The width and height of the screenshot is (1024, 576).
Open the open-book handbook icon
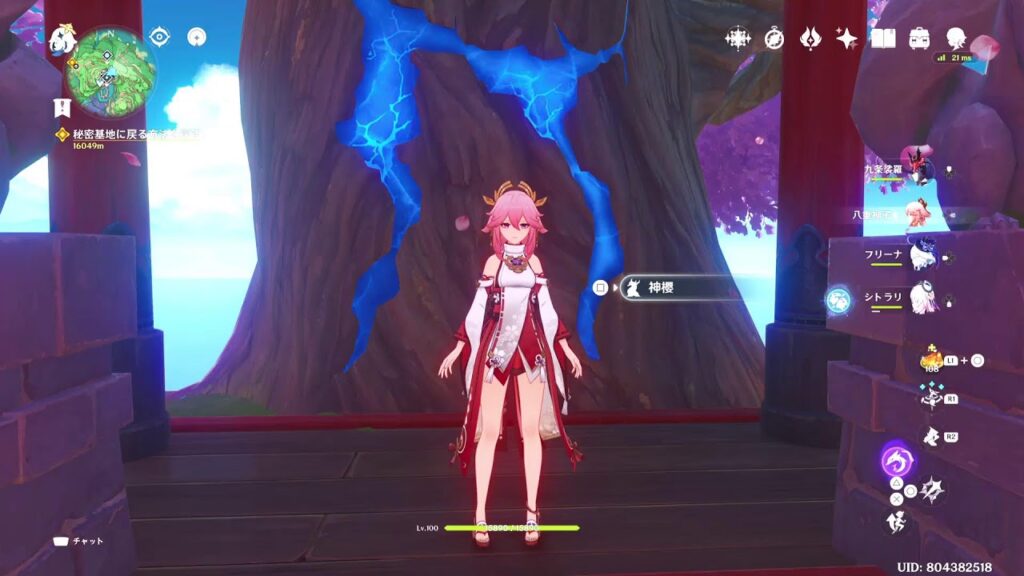pos(882,38)
